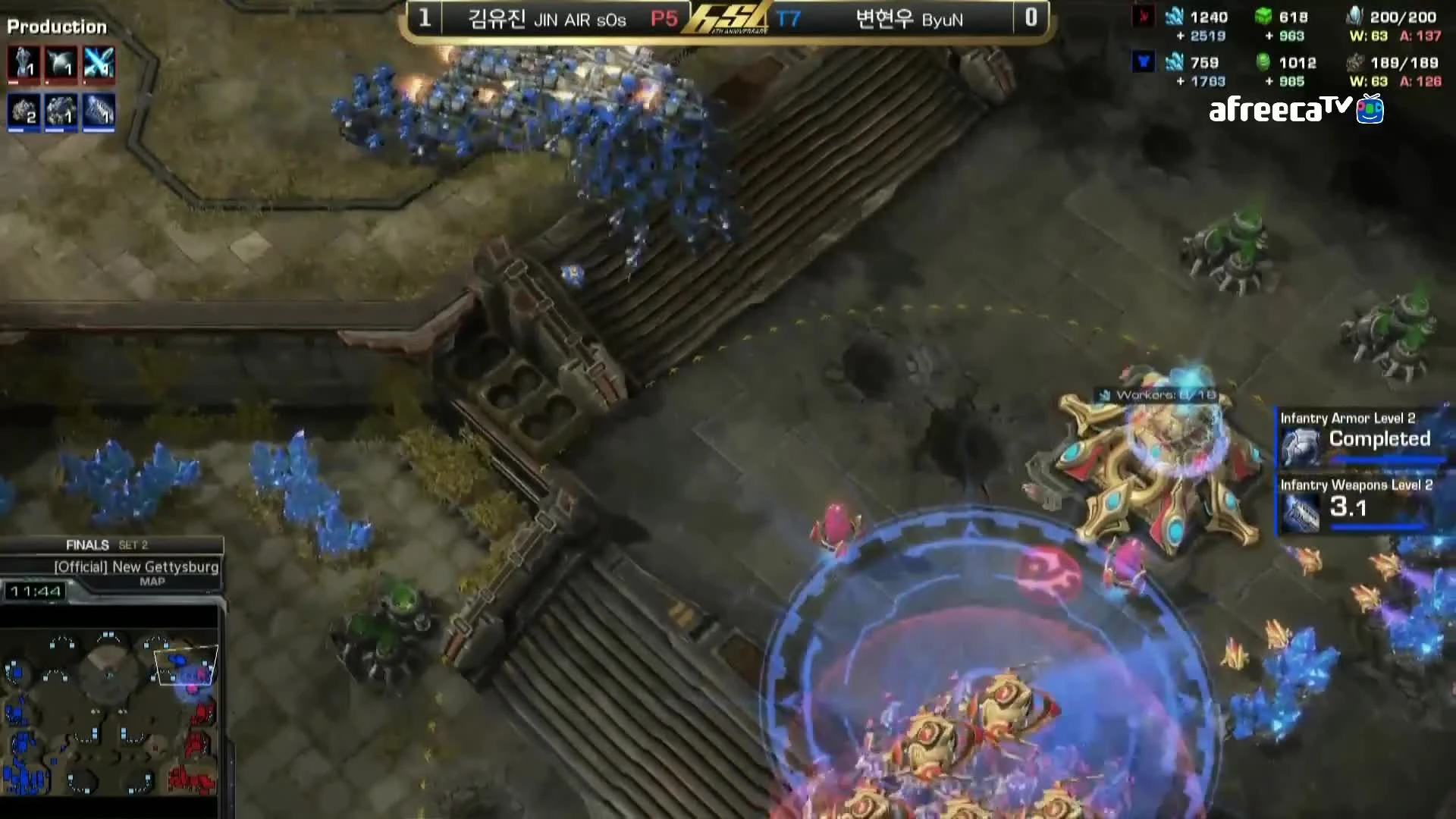Toggle the Production panel display
This screenshot has height=819, width=1456.
coord(57,27)
